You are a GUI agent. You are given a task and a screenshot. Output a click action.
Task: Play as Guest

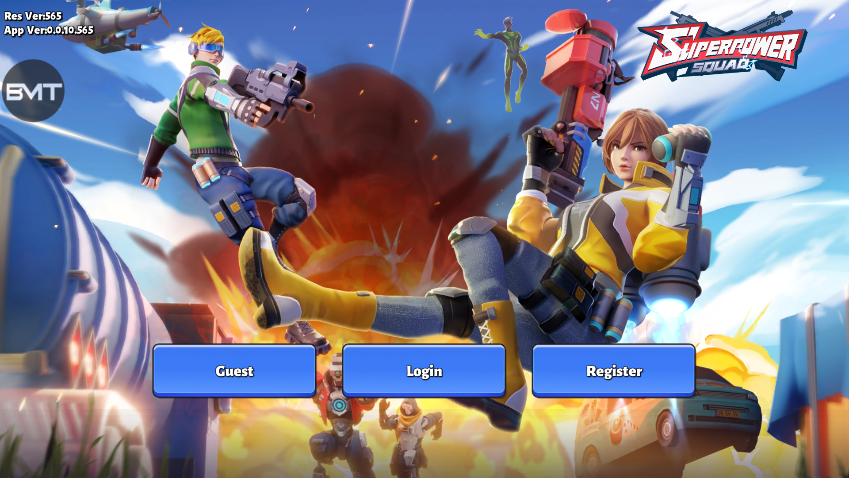pos(234,371)
